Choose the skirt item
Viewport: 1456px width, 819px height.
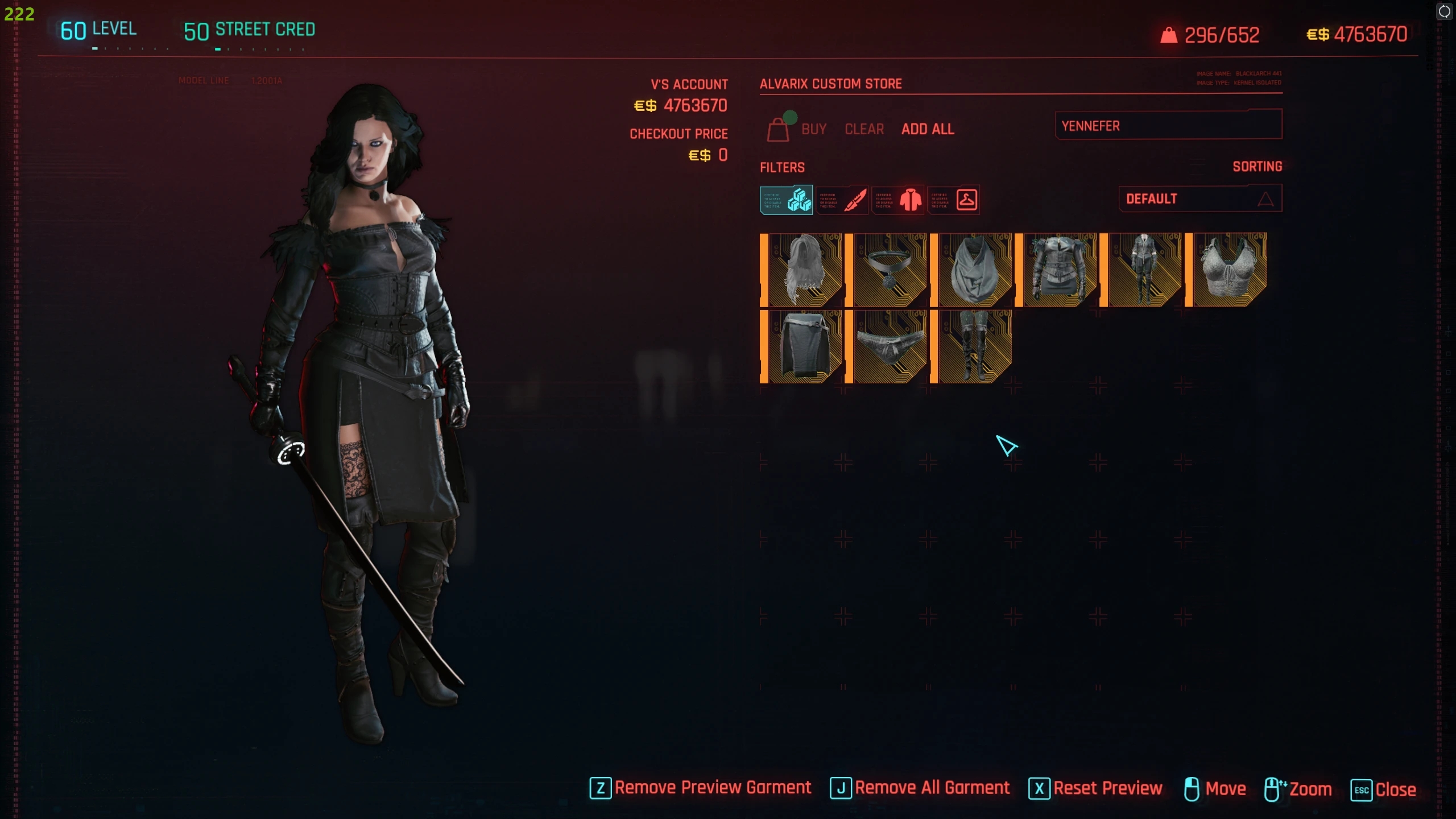point(803,346)
